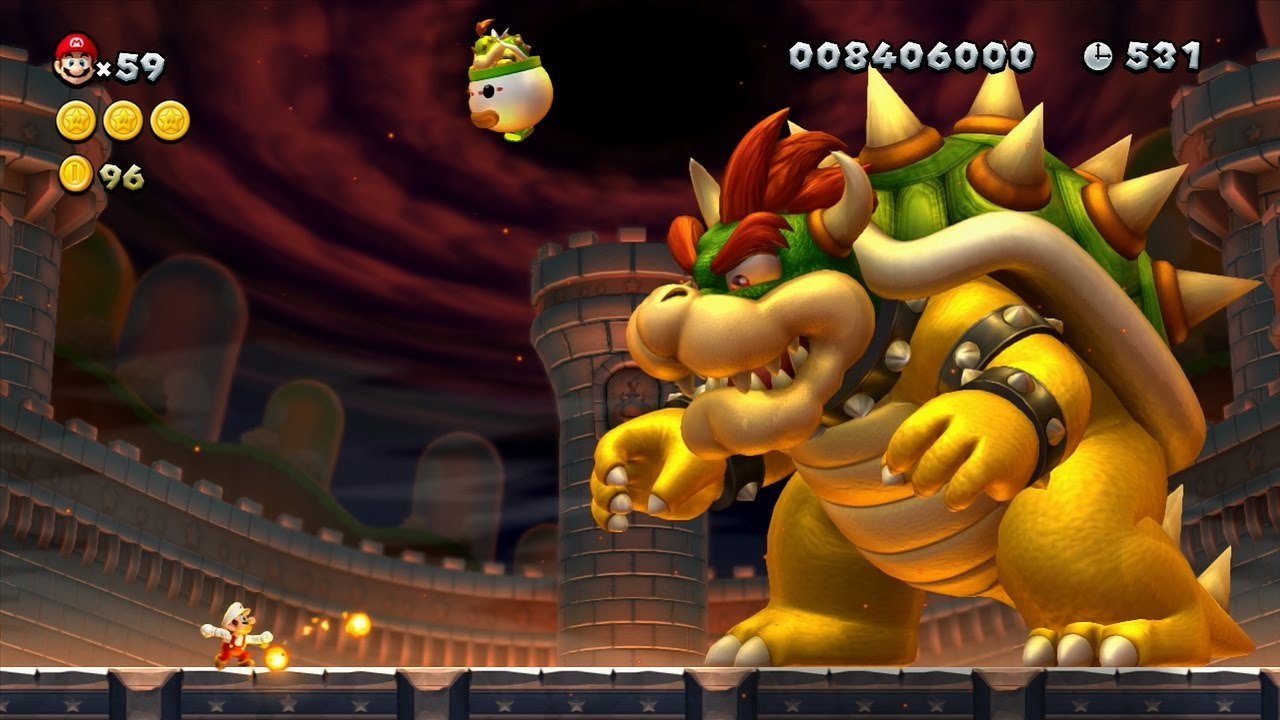The height and width of the screenshot is (720, 1280).
Task: Click the timer clock icon
Action: [1097, 56]
